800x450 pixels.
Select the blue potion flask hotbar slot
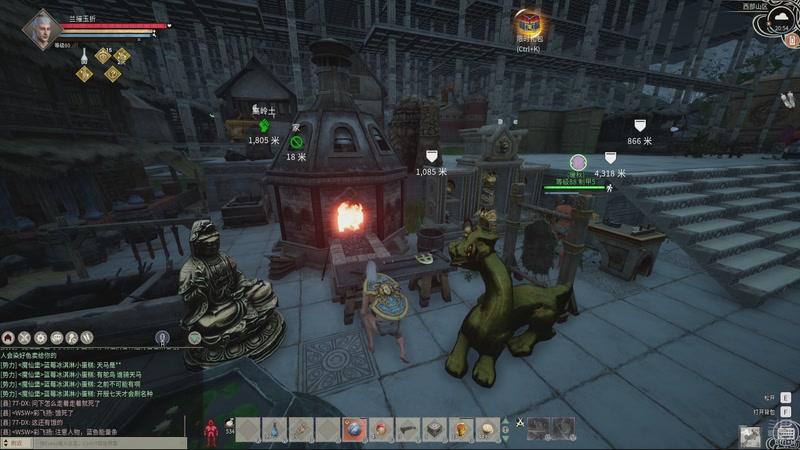pyautogui.click(x=275, y=429)
